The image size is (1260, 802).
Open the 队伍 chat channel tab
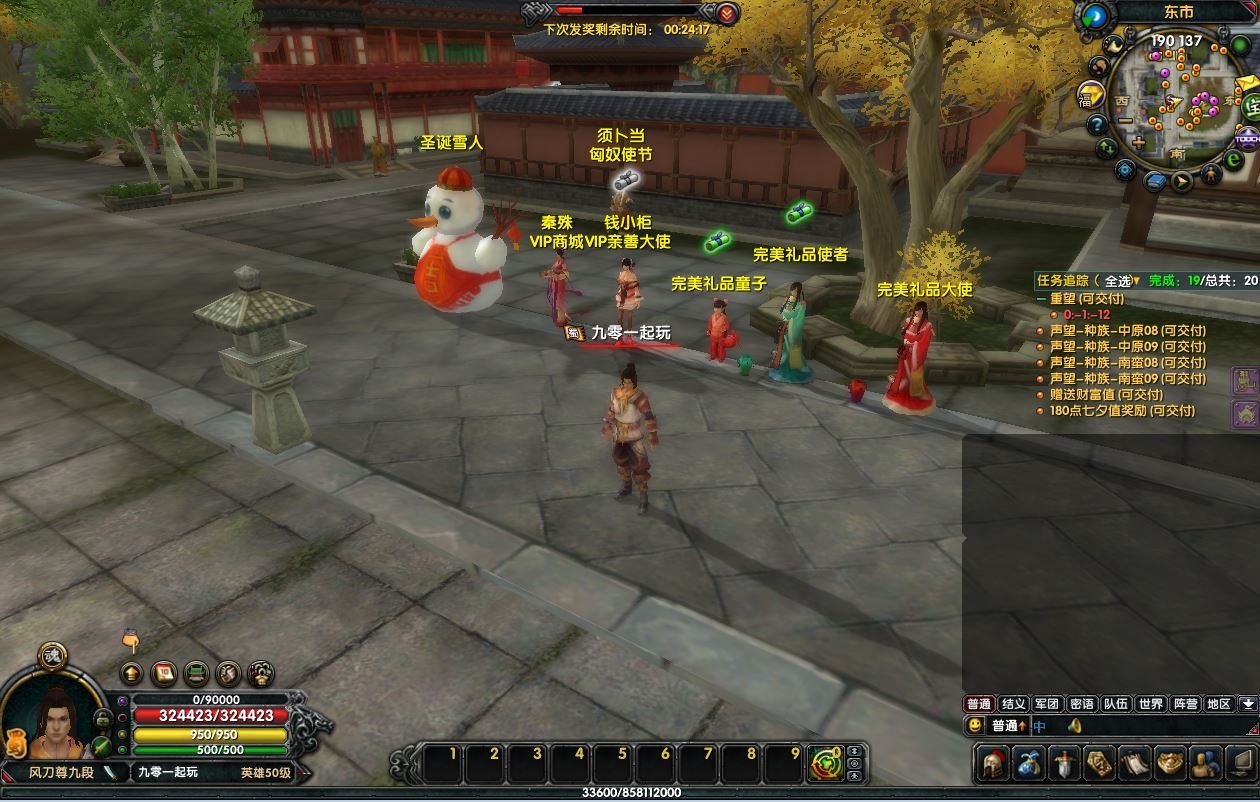coord(1116,704)
